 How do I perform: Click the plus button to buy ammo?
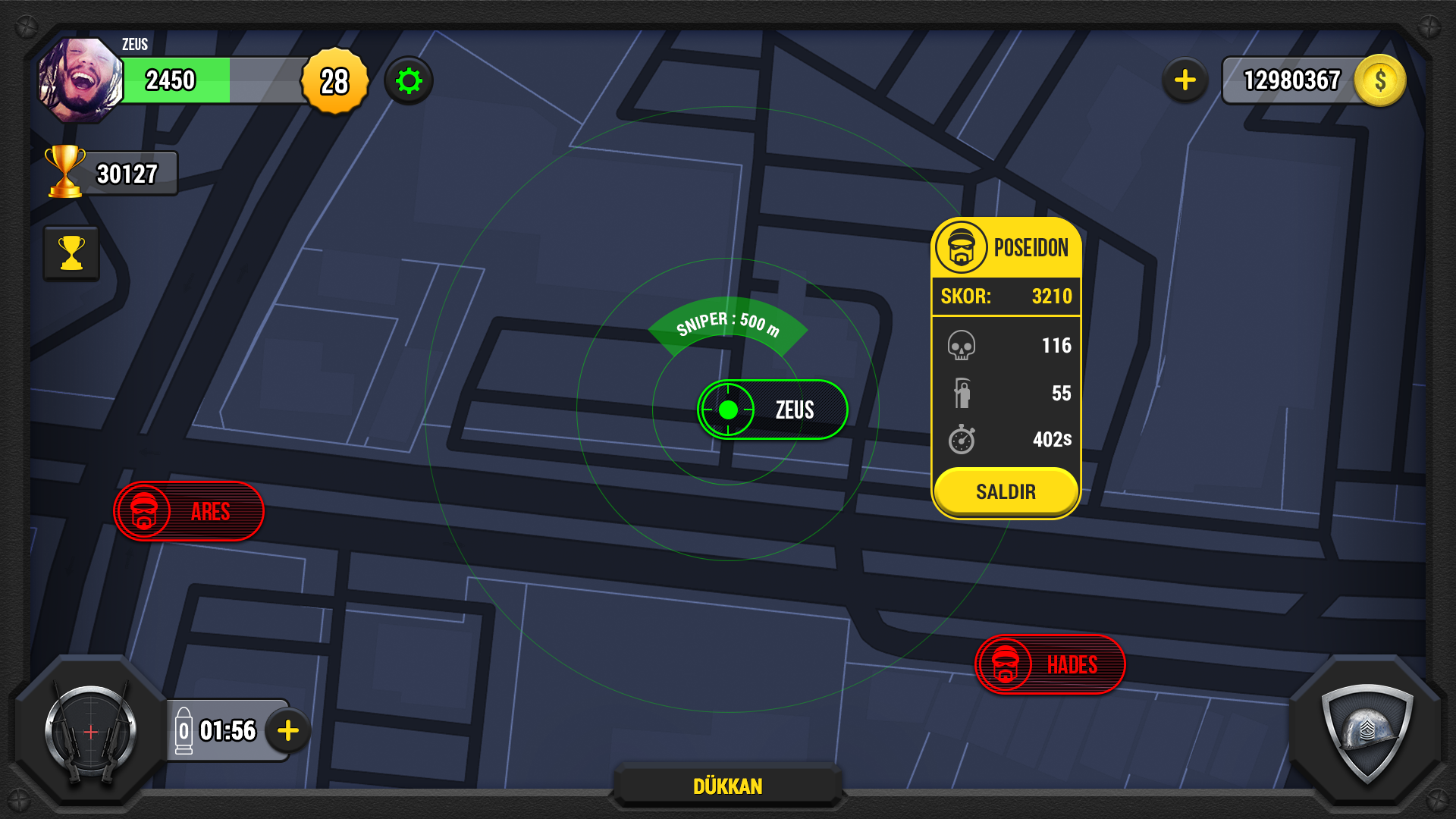pos(287,730)
